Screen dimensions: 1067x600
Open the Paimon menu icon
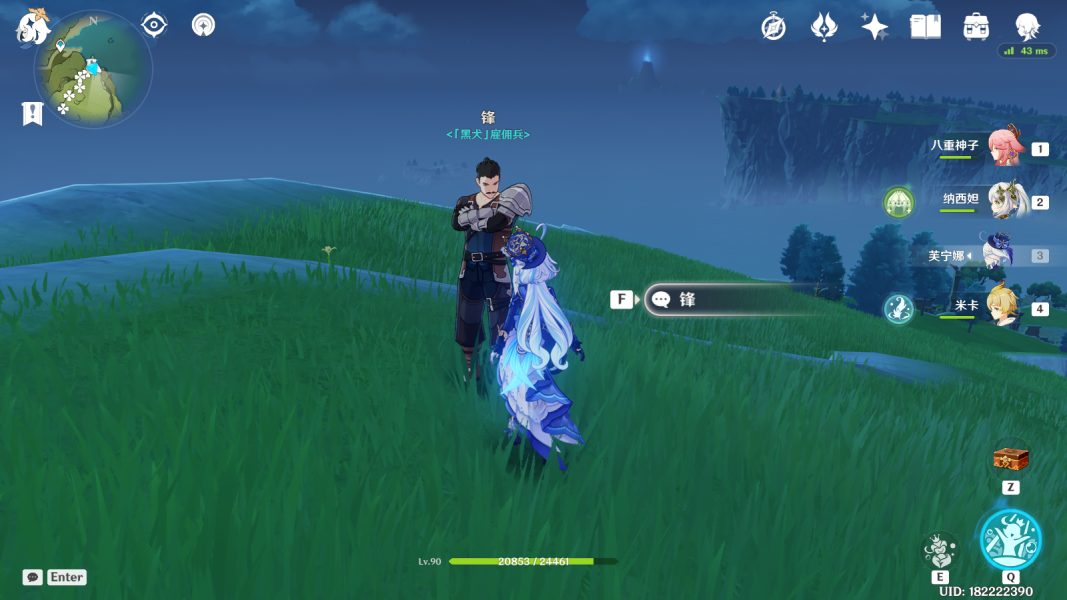[x=33, y=27]
